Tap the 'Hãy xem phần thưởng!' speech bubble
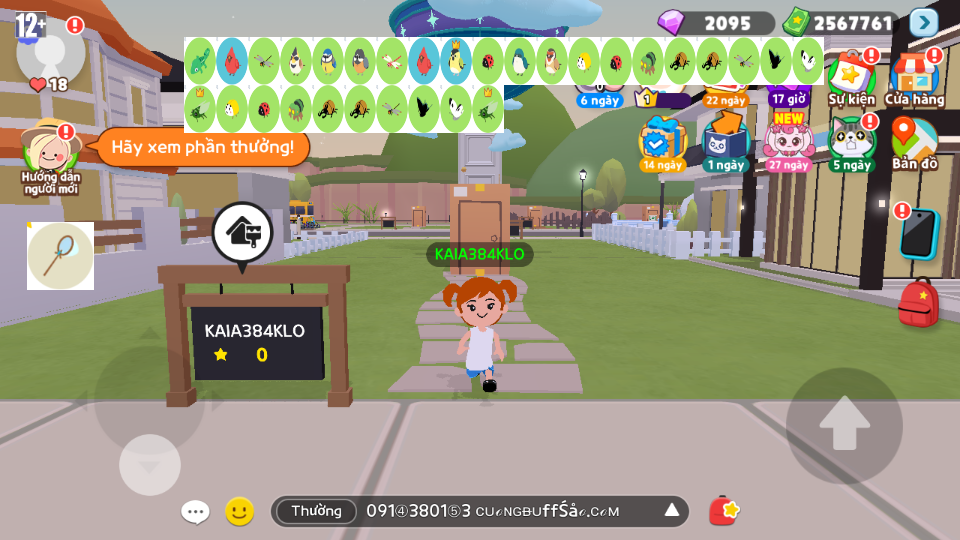The image size is (960, 540). tap(202, 147)
